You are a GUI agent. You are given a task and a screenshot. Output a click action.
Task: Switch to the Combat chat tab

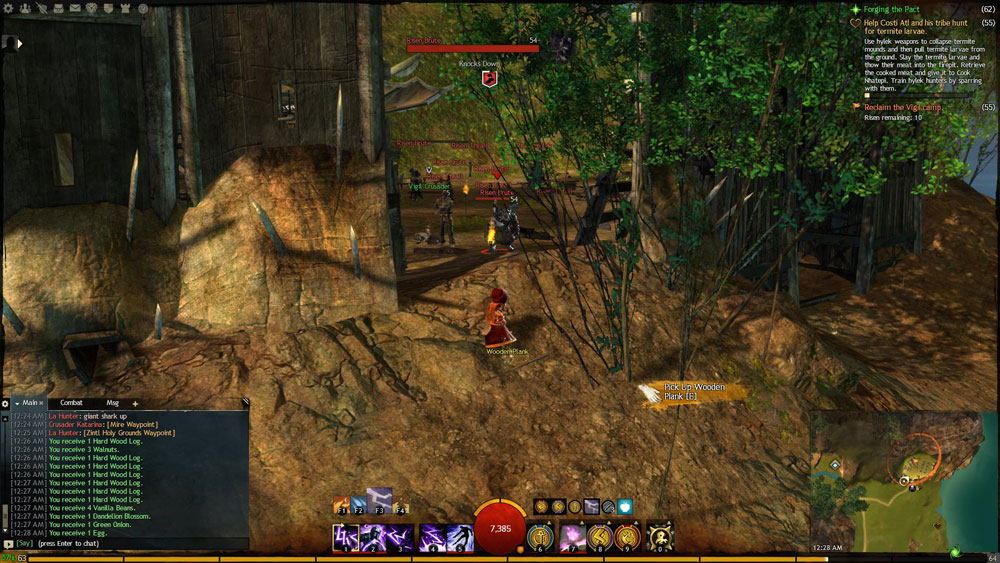click(x=71, y=403)
